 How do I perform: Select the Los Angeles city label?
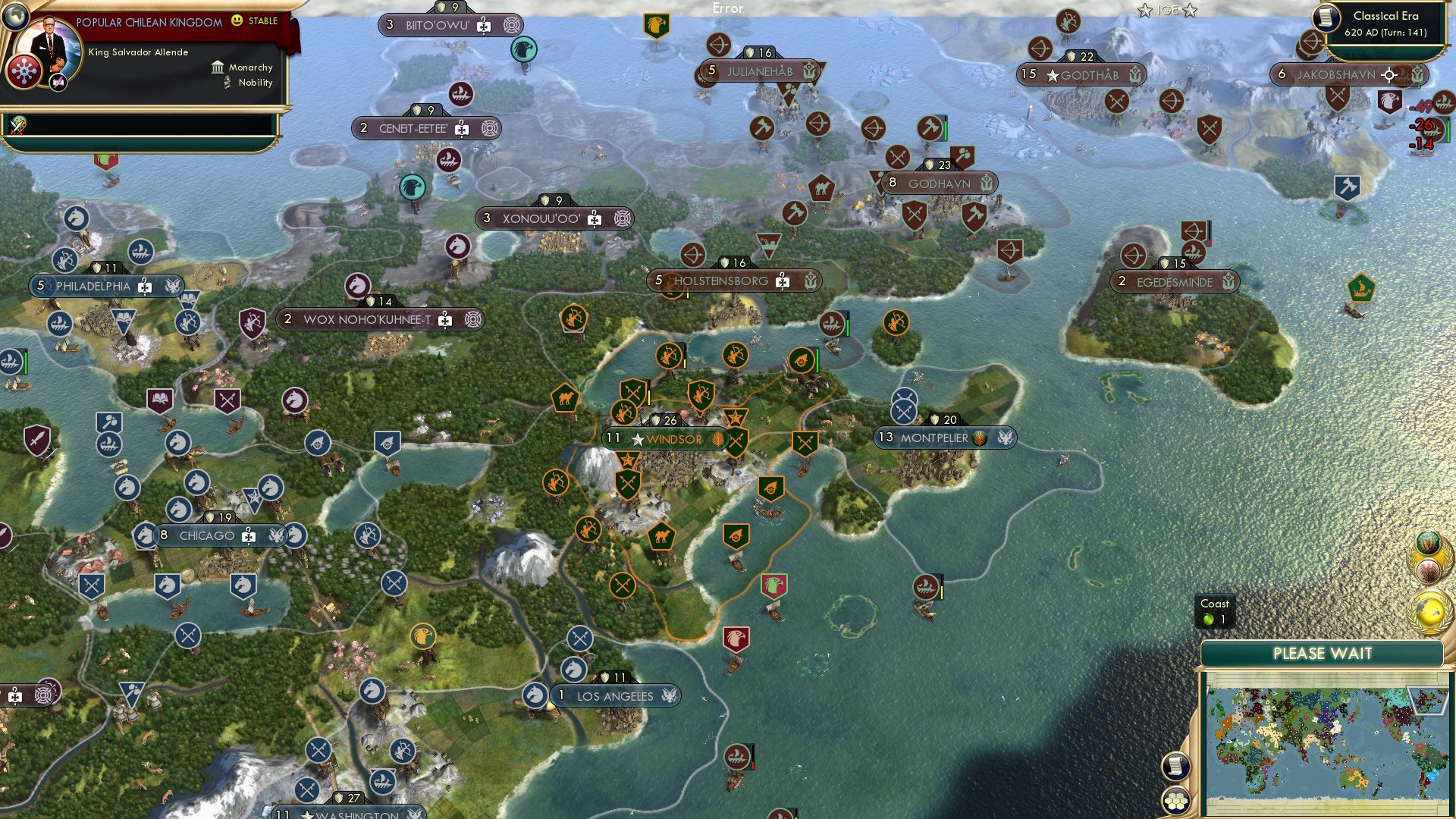coord(616,695)
